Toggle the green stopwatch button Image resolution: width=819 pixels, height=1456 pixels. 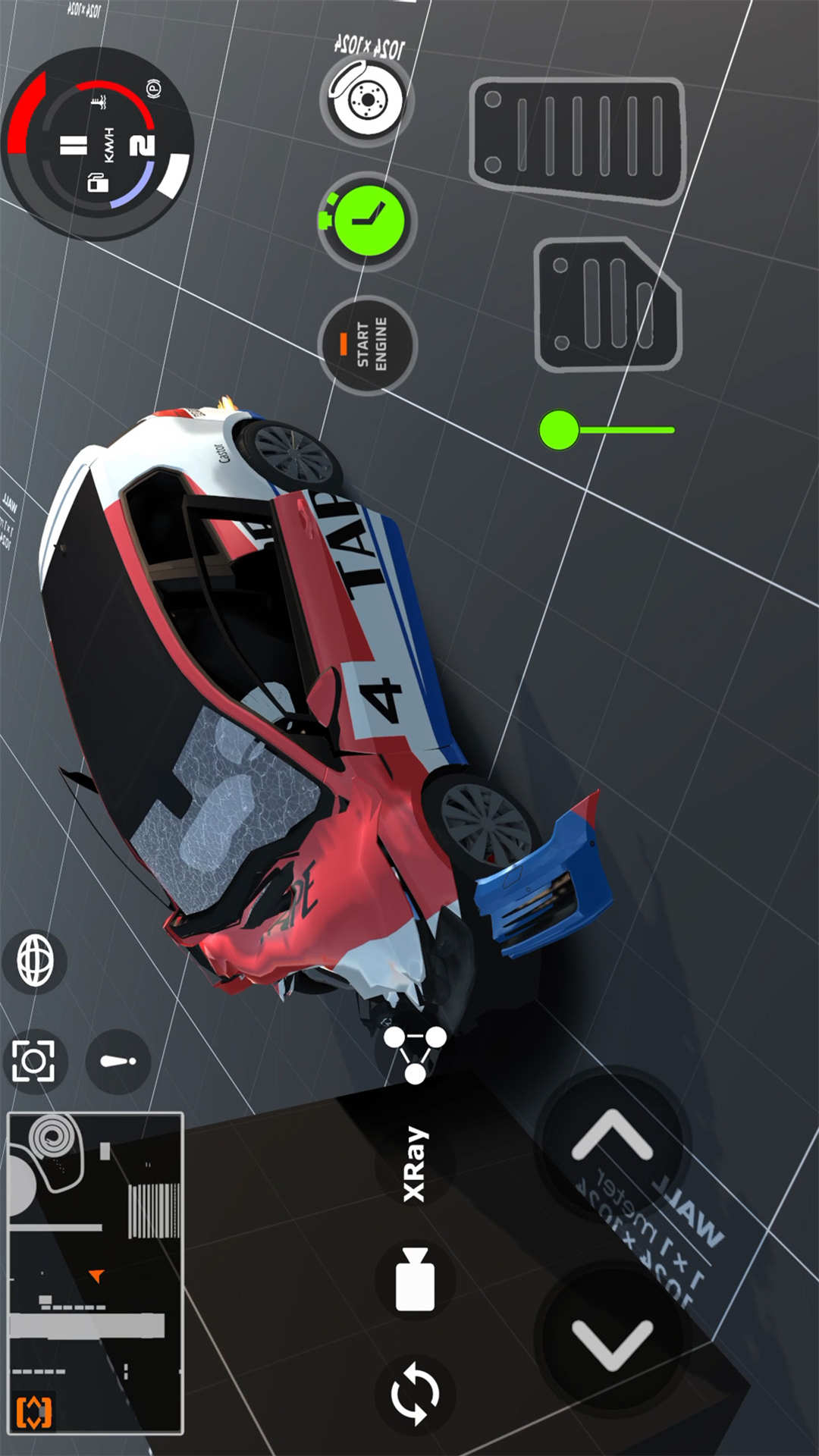[368, 221]
